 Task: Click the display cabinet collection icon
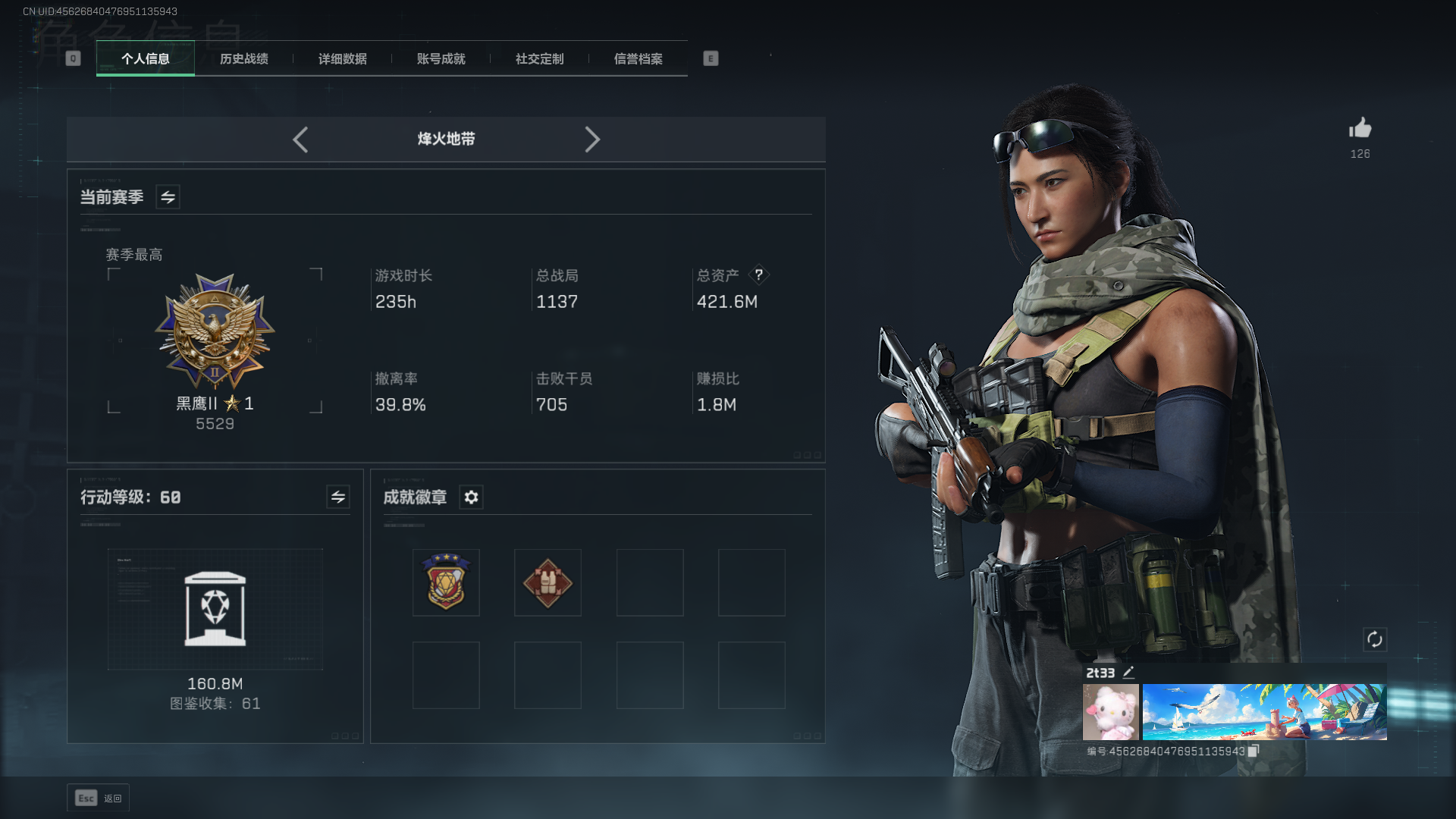pos(215,609)
